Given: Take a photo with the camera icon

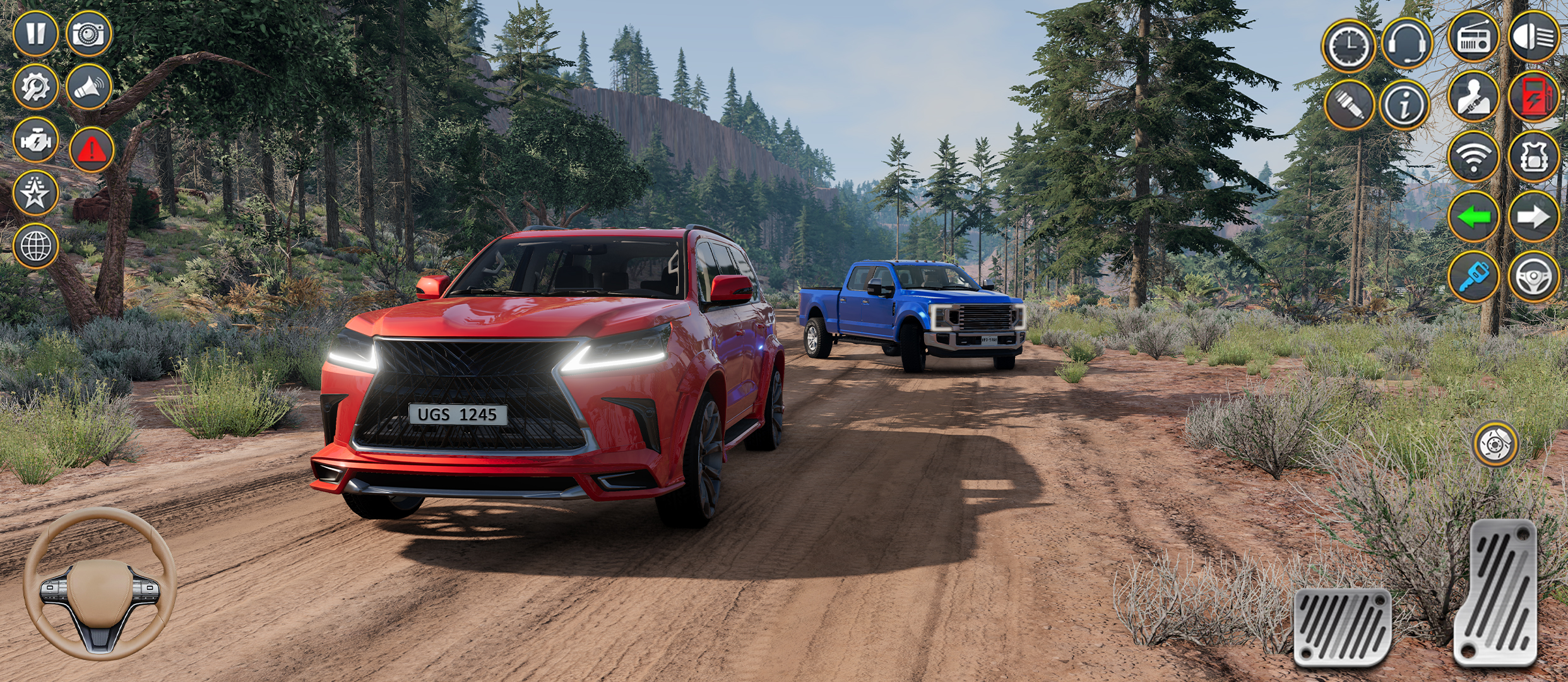Looking at the screenshot, I should pos(88,35).
